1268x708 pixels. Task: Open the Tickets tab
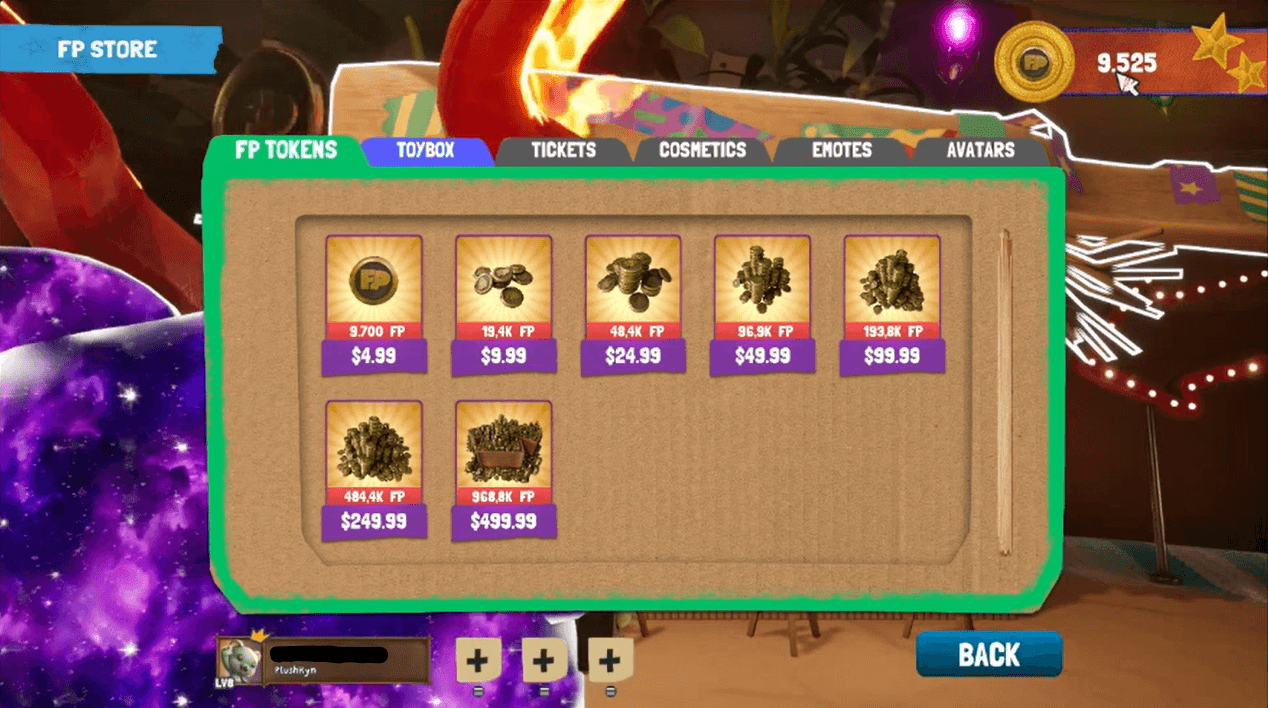pyautogui.click(x=563, y=151)
